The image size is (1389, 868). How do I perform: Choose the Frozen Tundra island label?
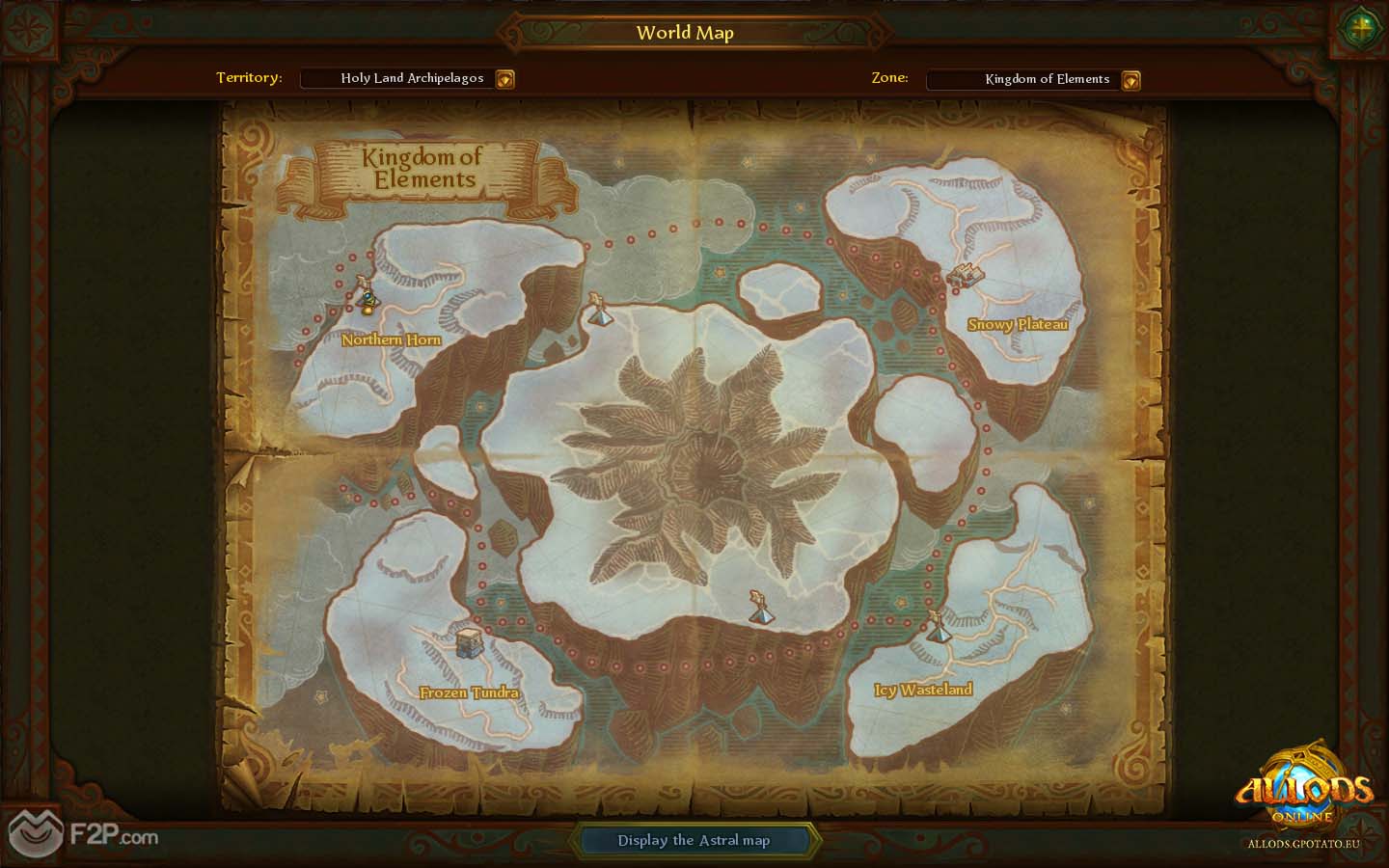tap(469, 692)
